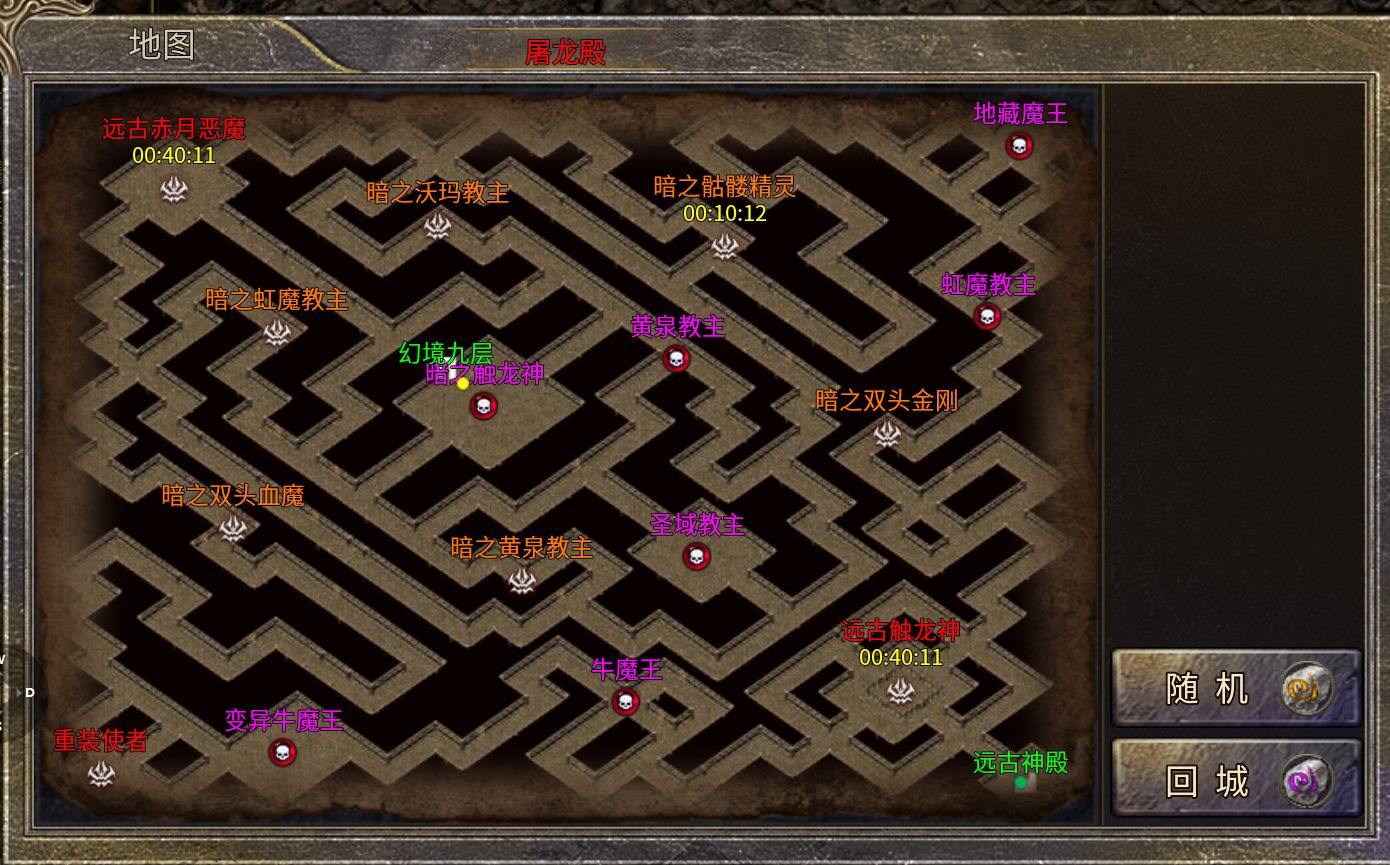Choose the 暗之双头金刚 boss marker
Viewport: 1390px width, 865px height.
tap(887, 433)
